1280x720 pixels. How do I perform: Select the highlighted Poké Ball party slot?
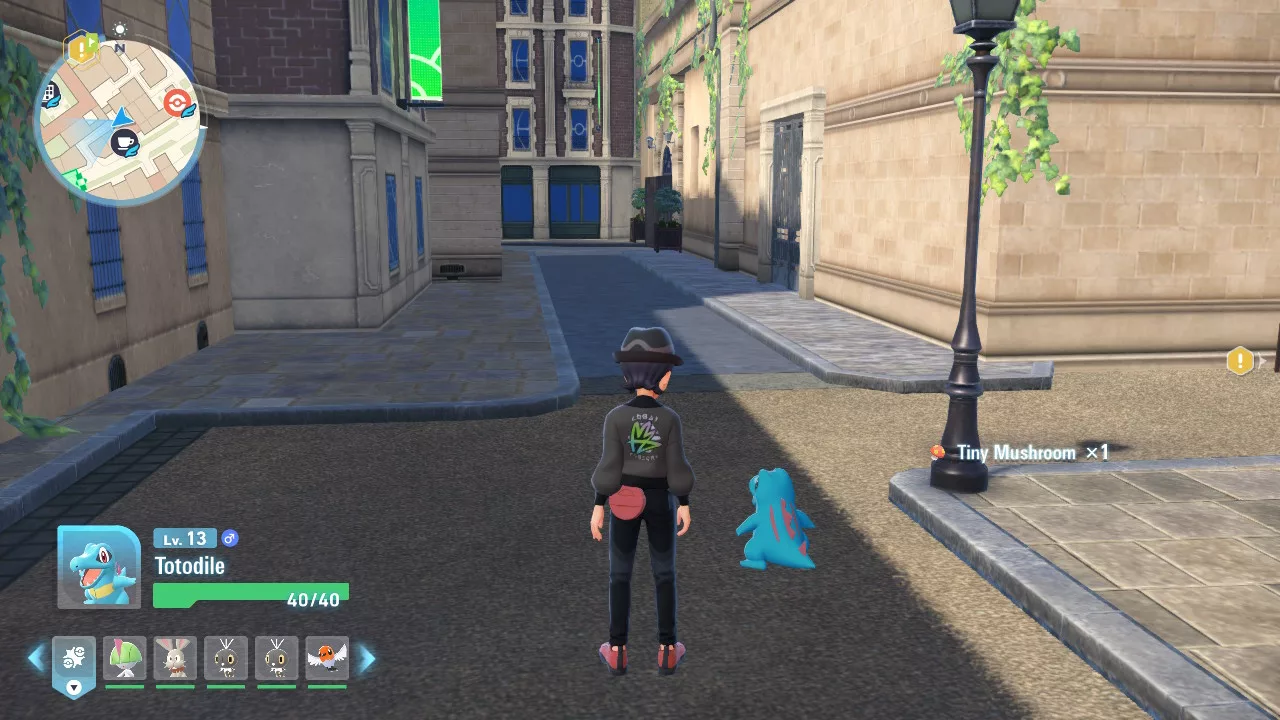74,660
